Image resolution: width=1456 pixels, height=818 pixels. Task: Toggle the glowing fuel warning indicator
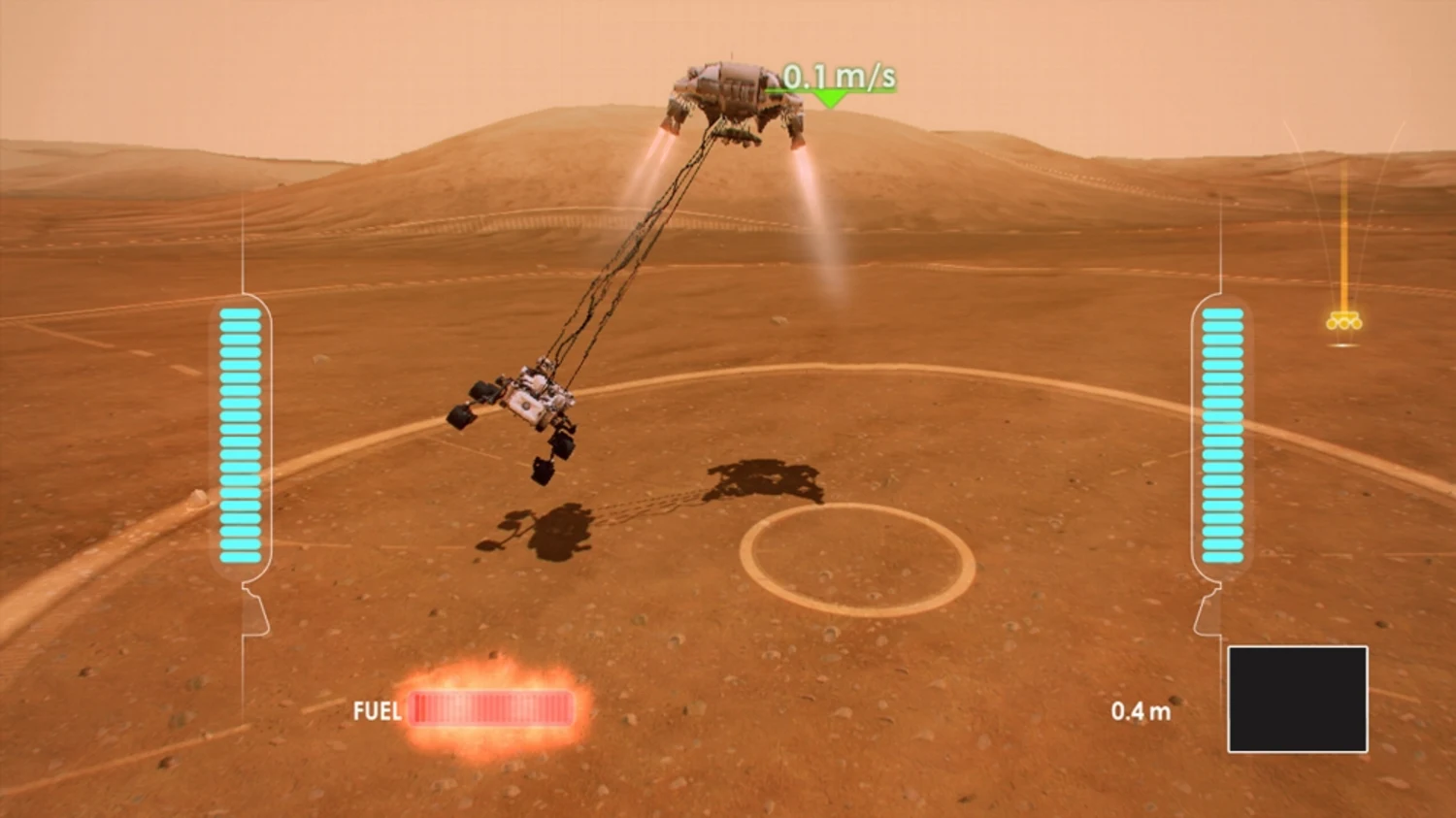[490, 710]
